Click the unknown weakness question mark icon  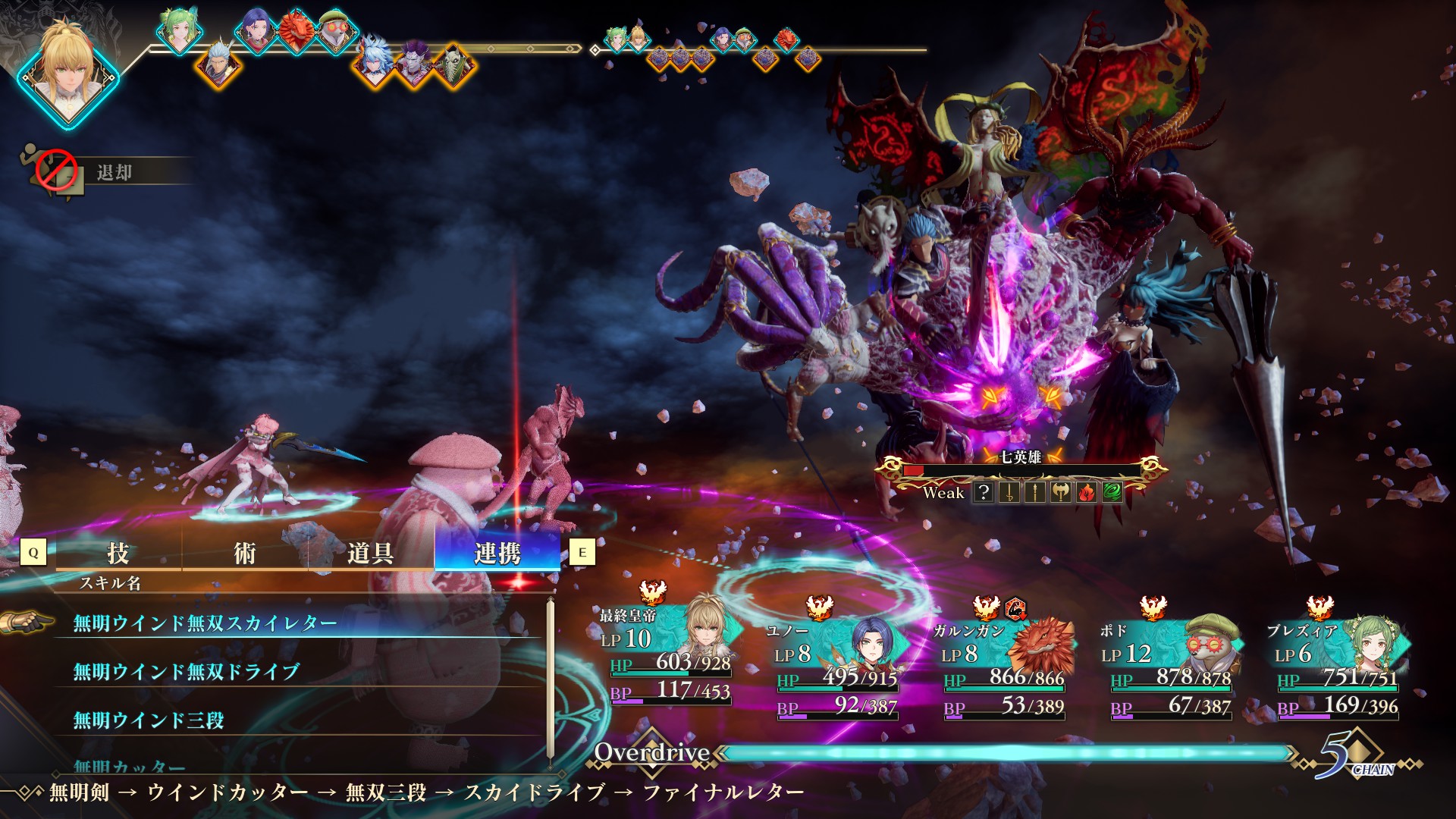pyautogui.click(x=983, y=493)
